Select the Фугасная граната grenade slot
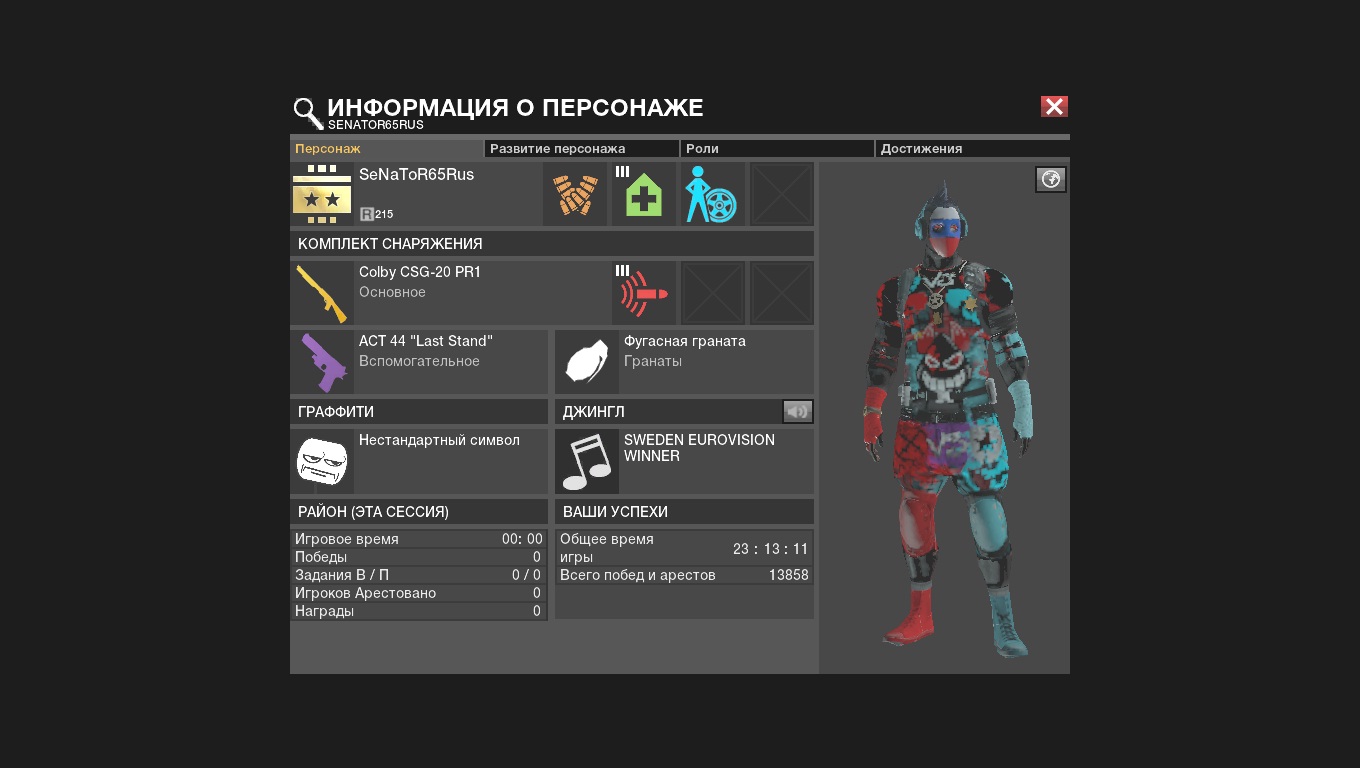1360x768 pixels. pyautogui.click(x=684, y=362)
